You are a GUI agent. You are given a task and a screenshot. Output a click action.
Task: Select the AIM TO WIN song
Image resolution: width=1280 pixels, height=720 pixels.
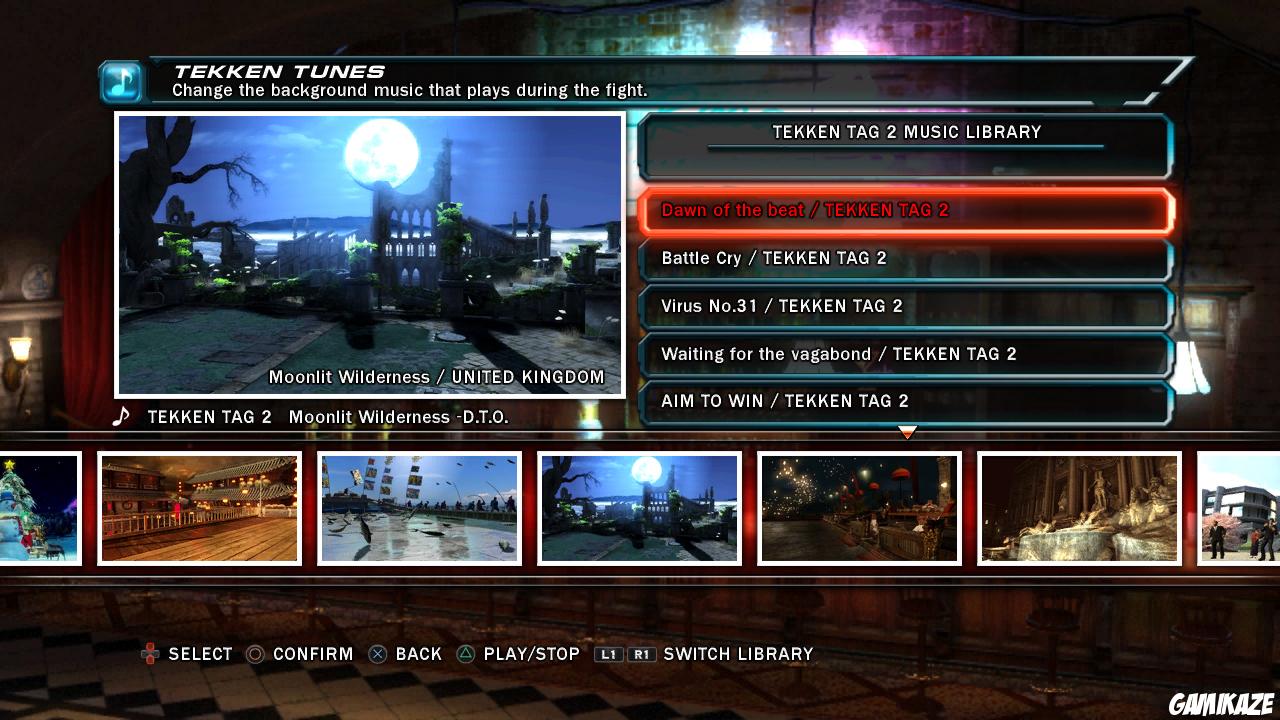pyautogui.click(x=905, y=401)
